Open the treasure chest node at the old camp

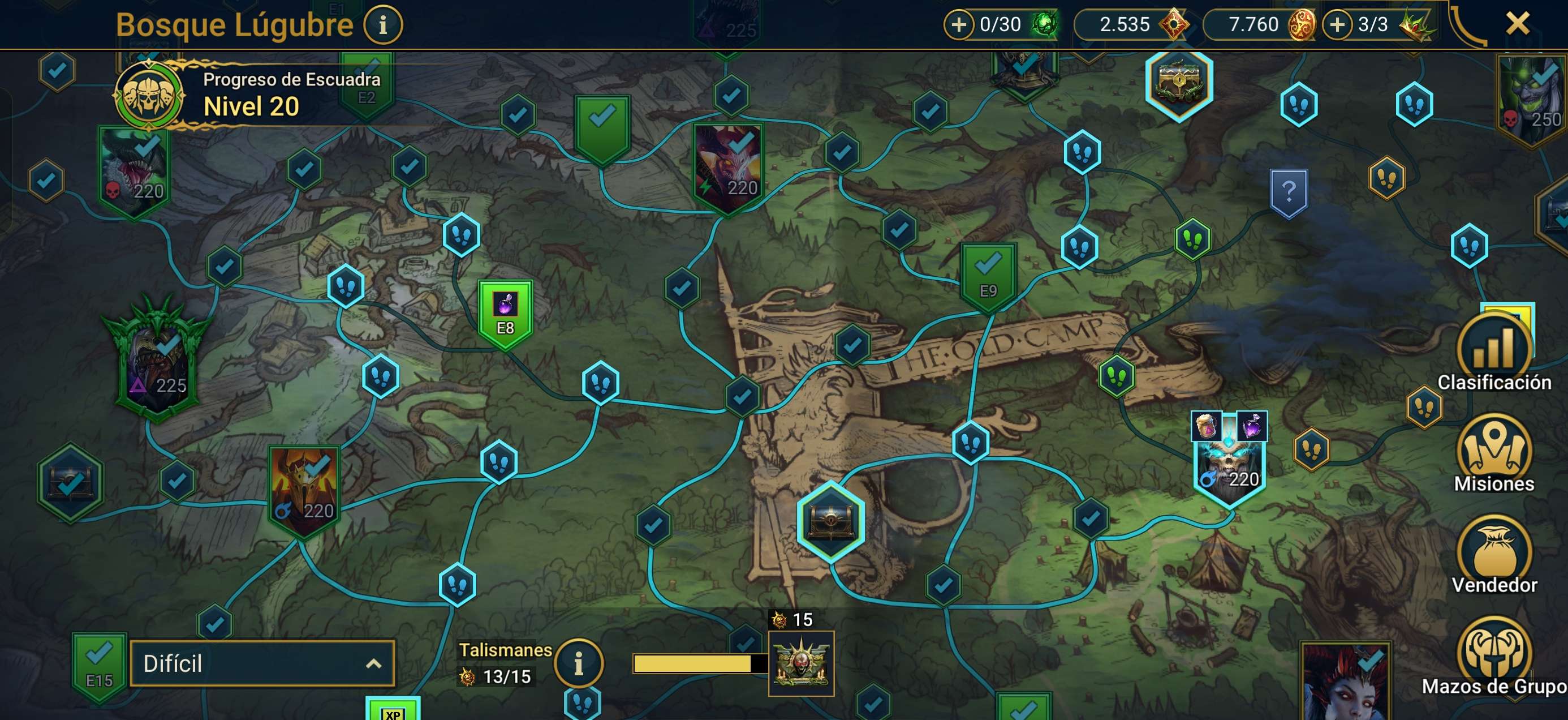(831, 521)
